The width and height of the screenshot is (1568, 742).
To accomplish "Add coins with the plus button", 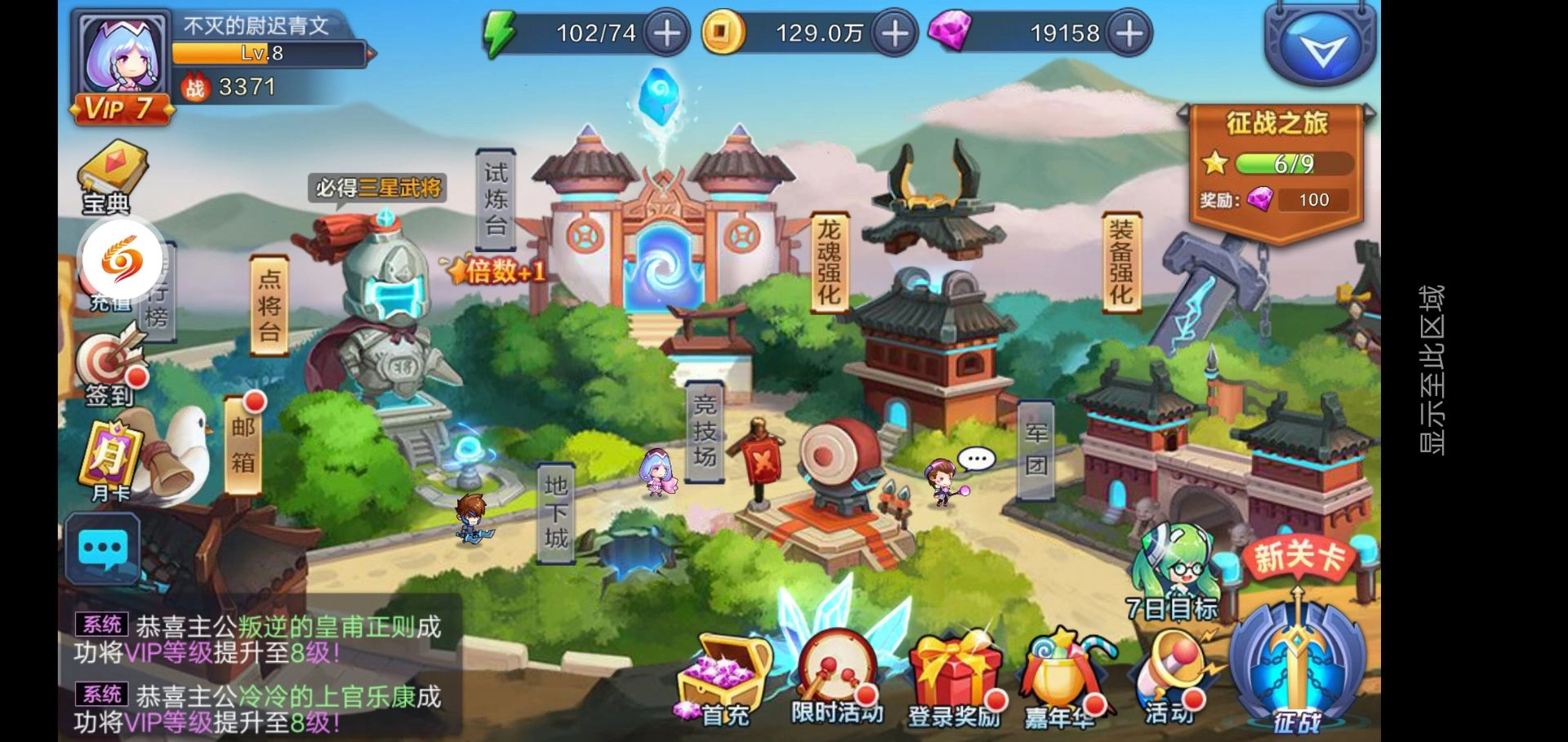I will click(x=894, y=34).
